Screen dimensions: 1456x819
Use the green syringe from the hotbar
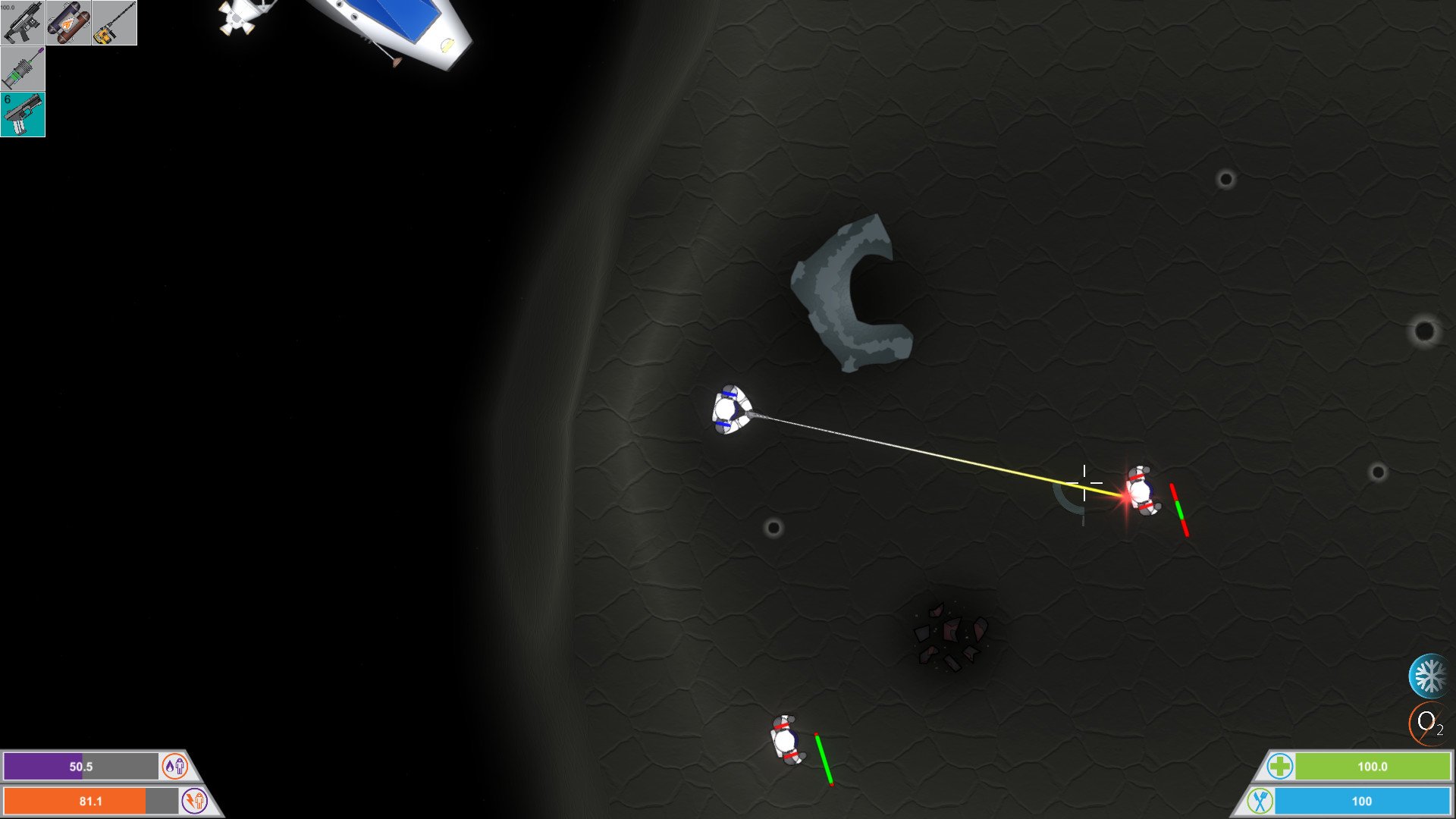pyautogui.click(x=23, y=68)
